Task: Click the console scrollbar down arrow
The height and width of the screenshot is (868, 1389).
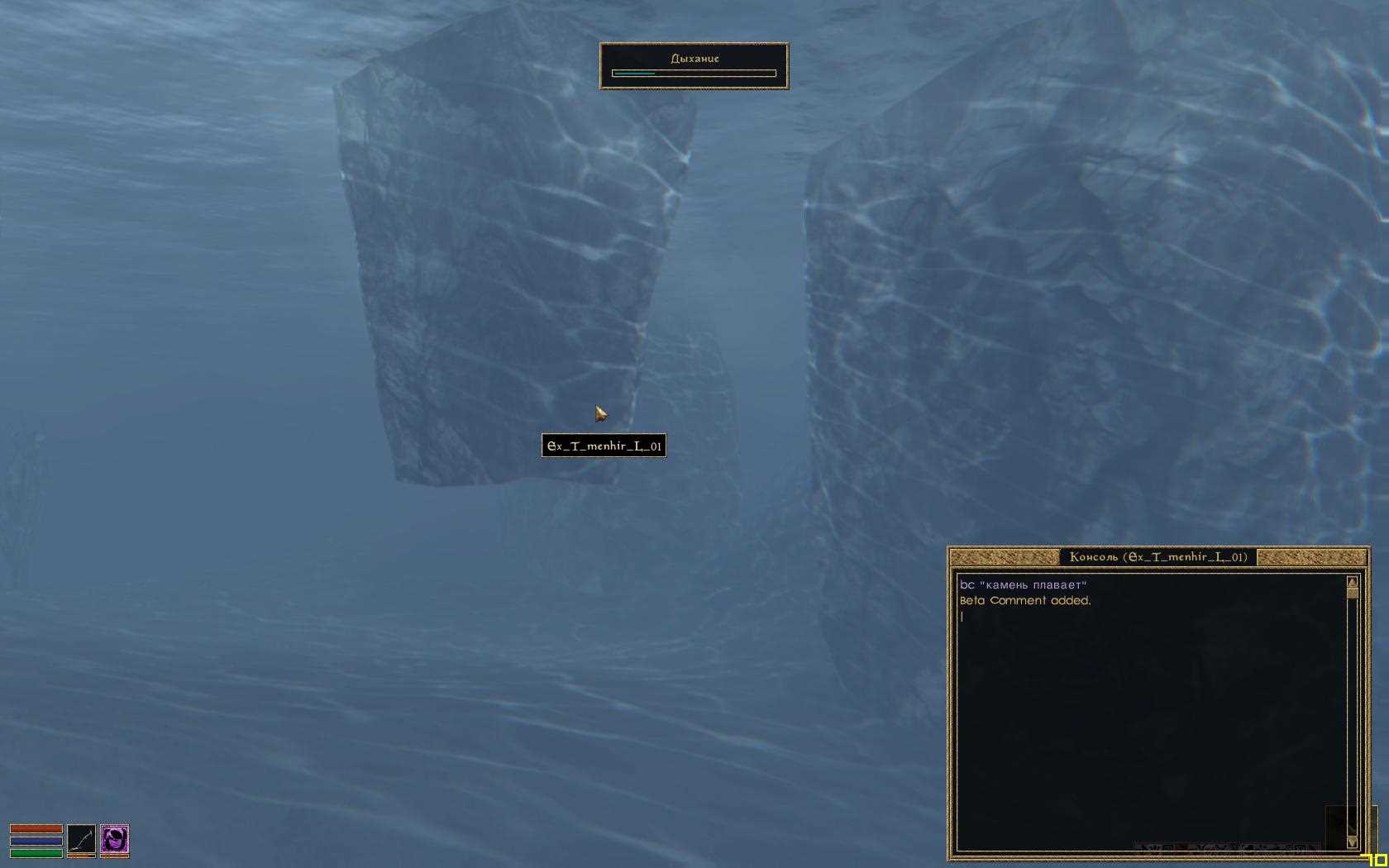Action: tap(1353, 842)
